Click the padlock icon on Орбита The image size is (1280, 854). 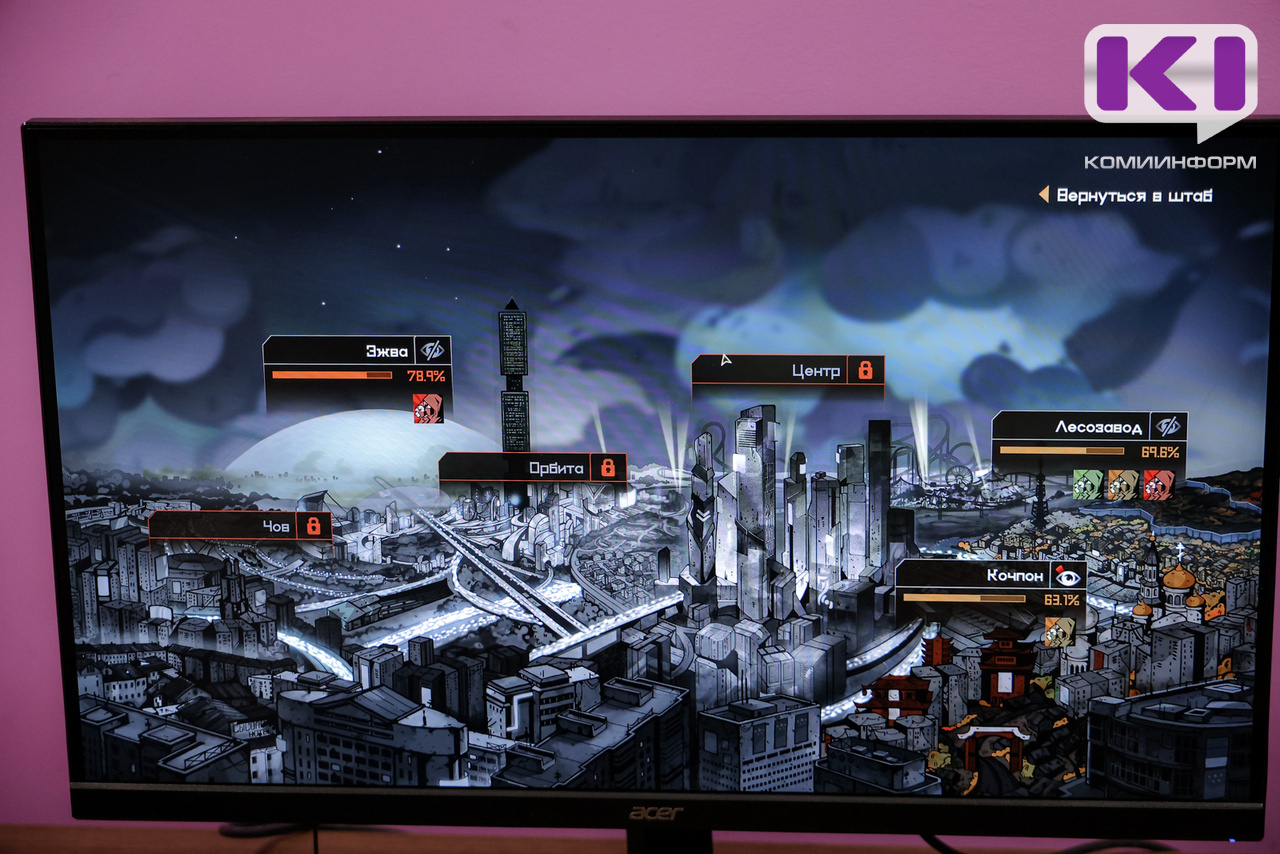(x=608, y=467)
